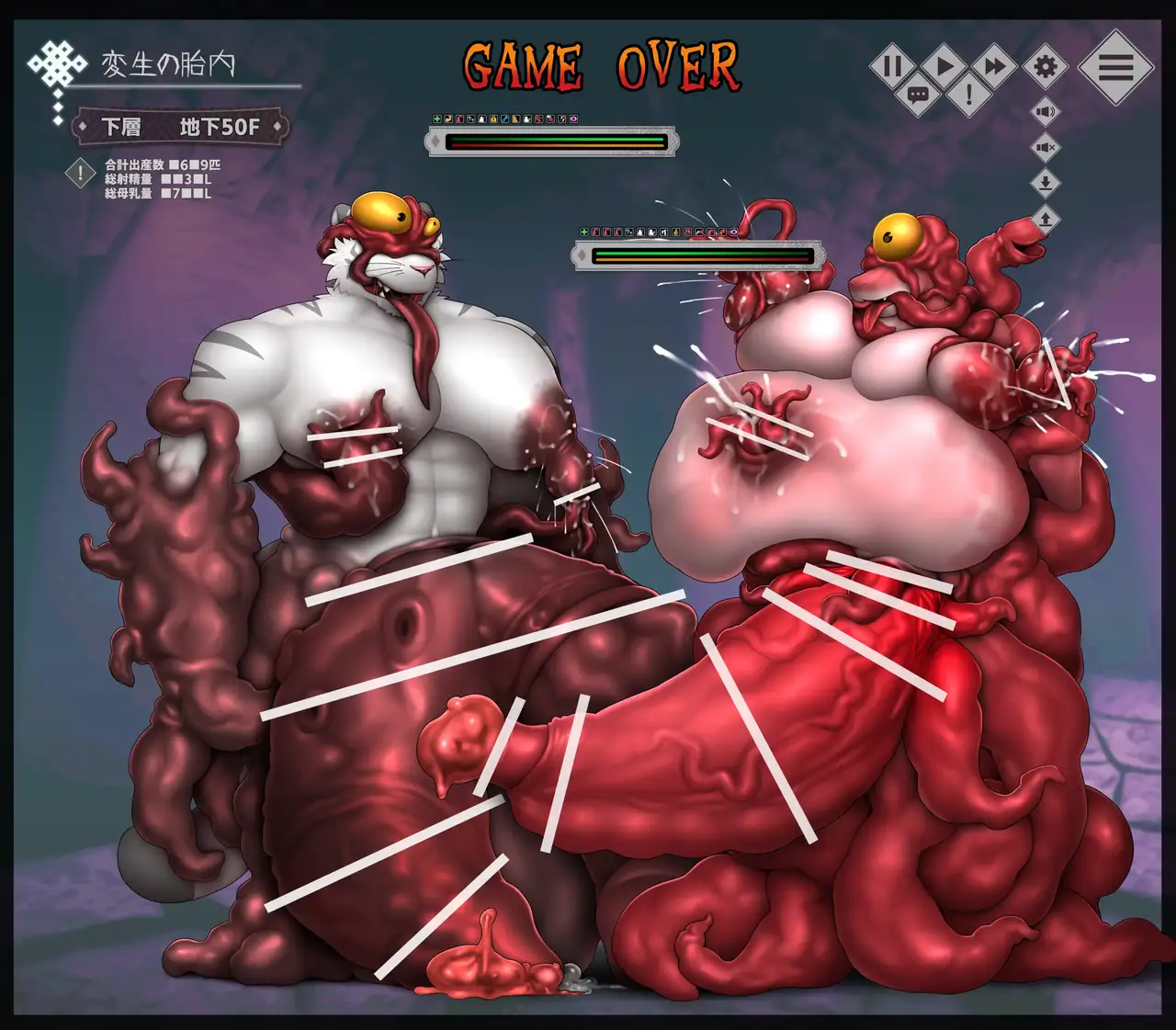Click the muted speaker icon
Image resolution: width=1176 pixels, height=1030 pixels.
[1046, 147]
